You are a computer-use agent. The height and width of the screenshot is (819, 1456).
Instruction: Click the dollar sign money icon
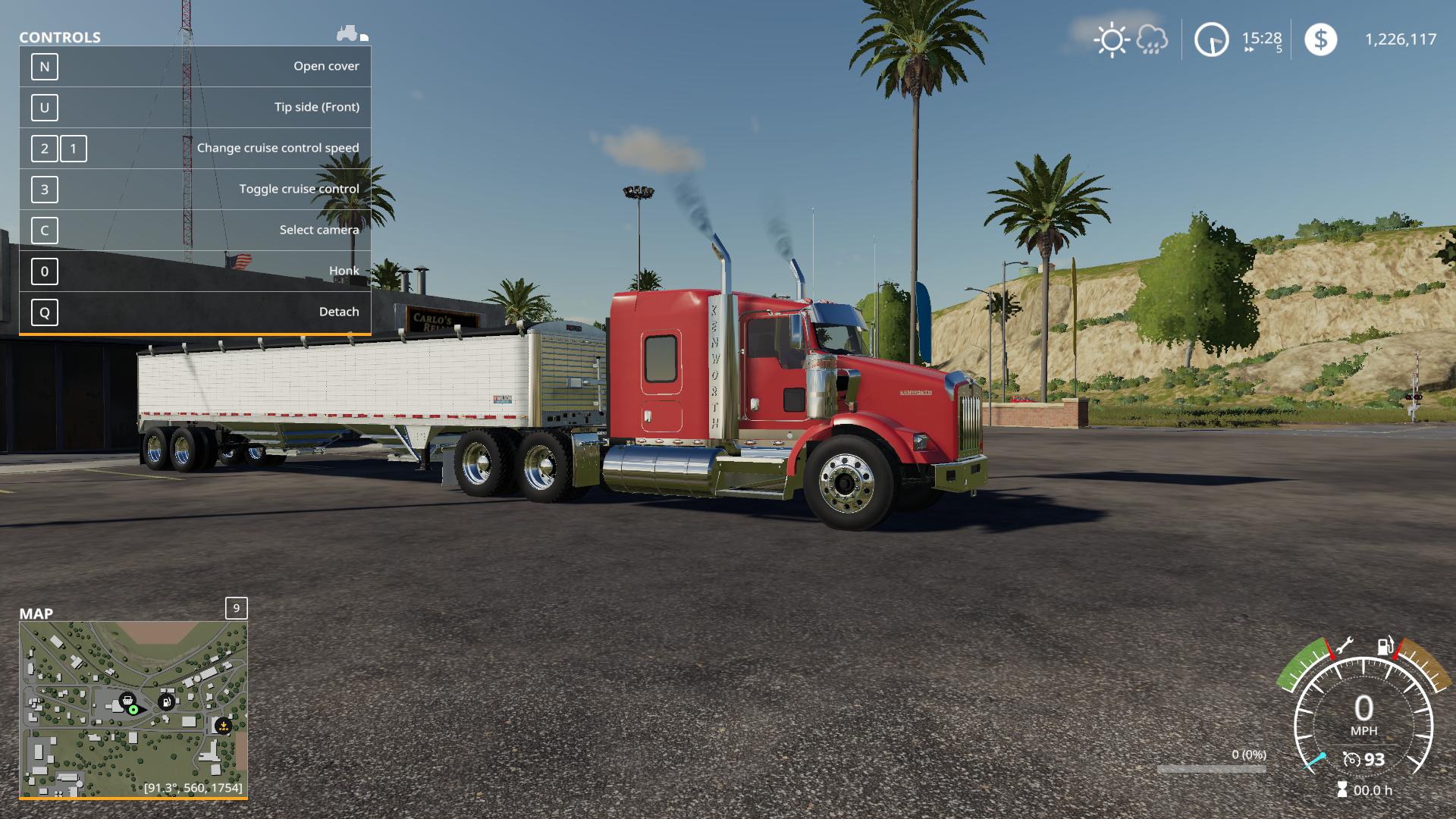1320,39
